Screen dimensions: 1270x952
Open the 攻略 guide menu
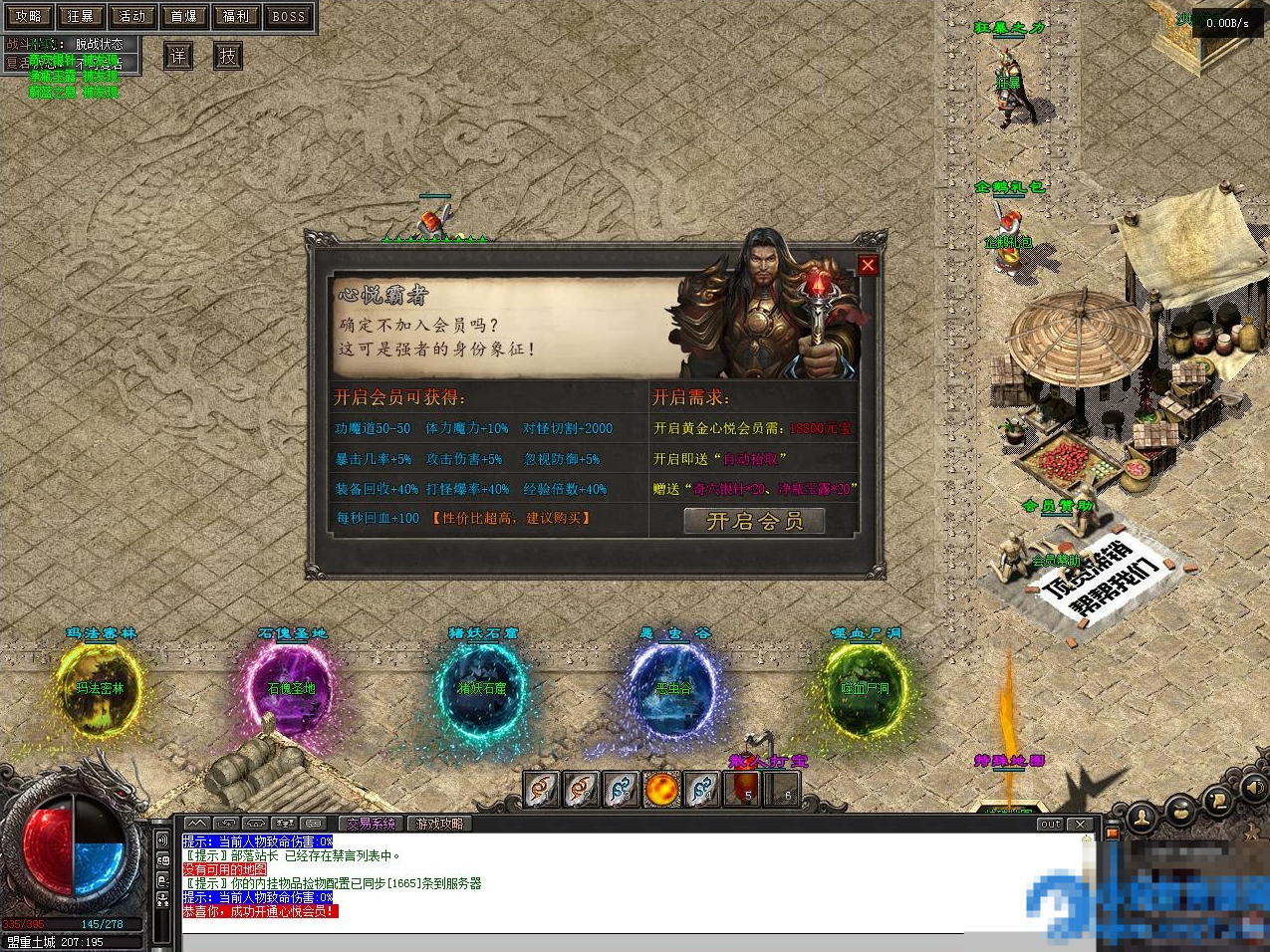point(28,16)
